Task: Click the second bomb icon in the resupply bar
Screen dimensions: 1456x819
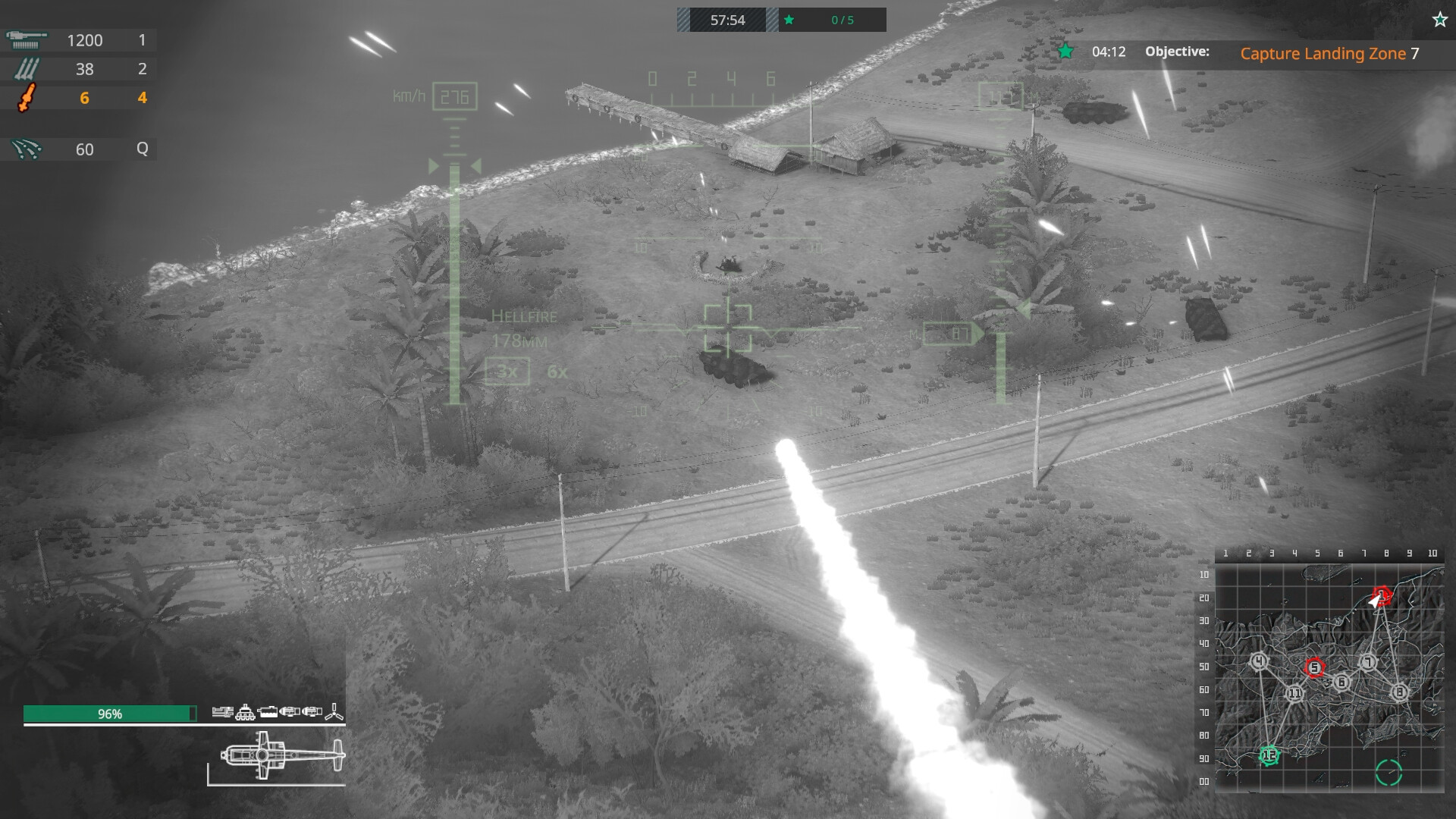Action: [x=311, y=711]
